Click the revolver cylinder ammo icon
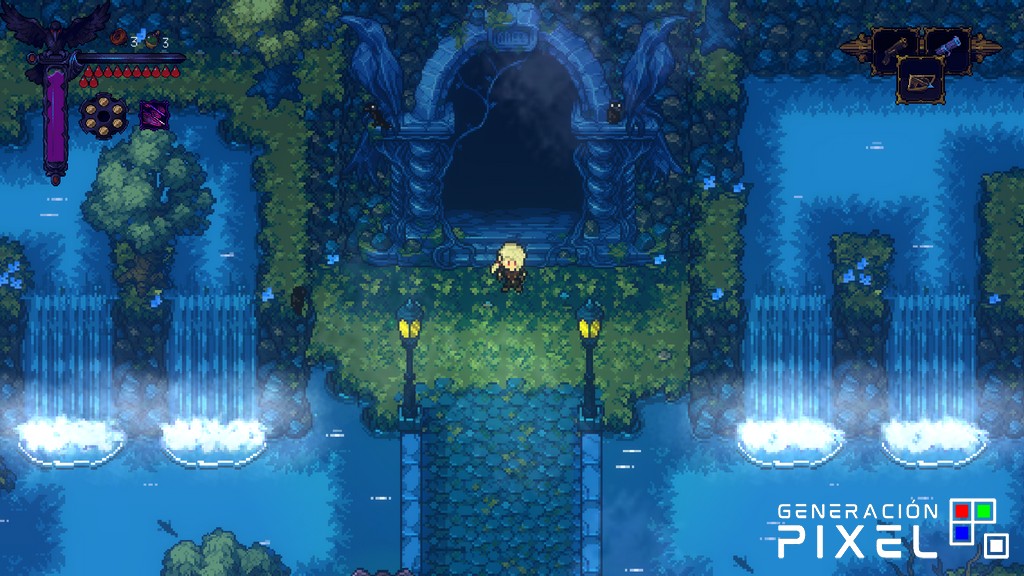Image resolution: width=1024 pixels, height=576 pixels. tap(101, 113)
